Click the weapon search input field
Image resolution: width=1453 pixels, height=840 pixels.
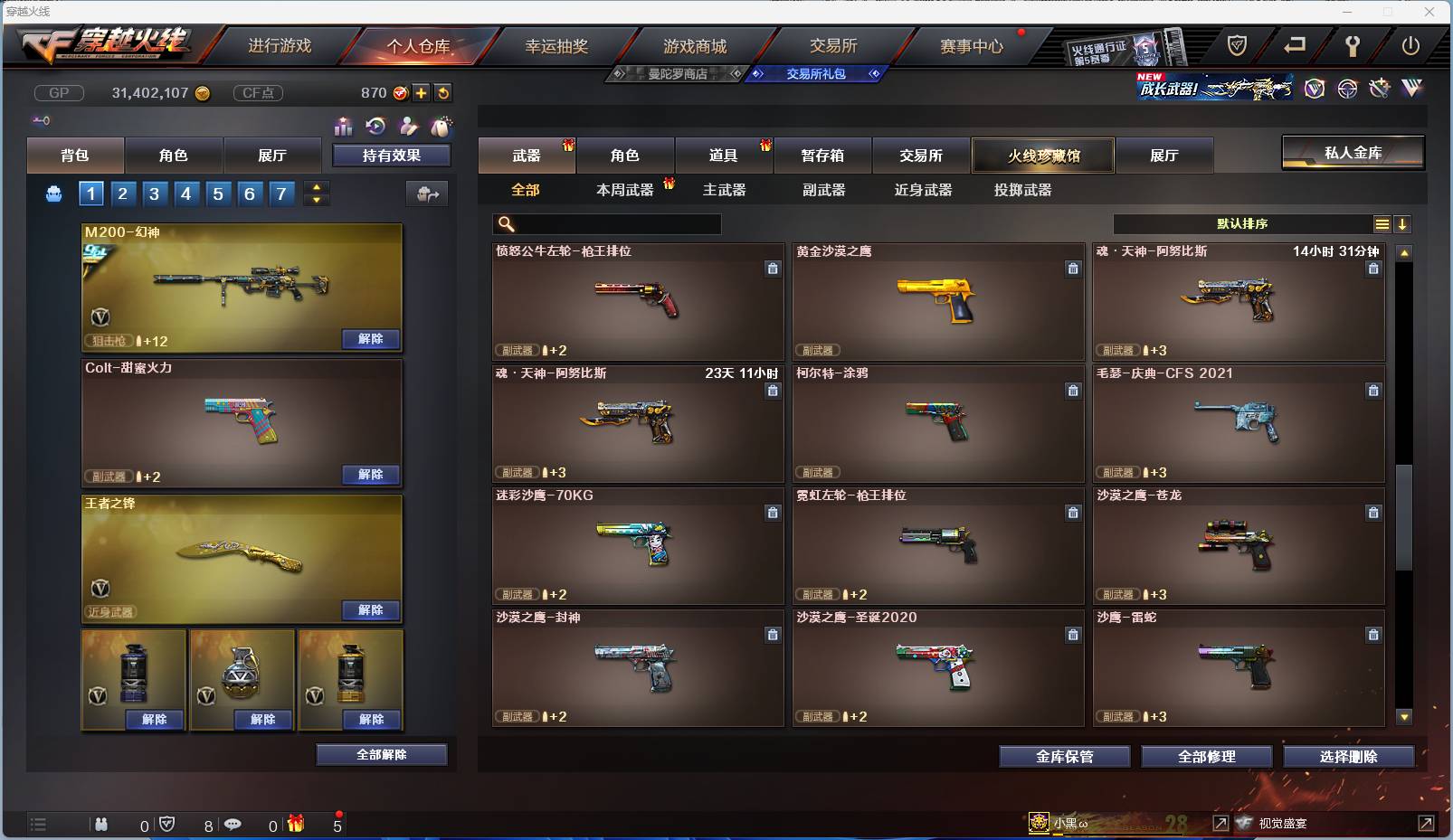click(x=606, y=223)
